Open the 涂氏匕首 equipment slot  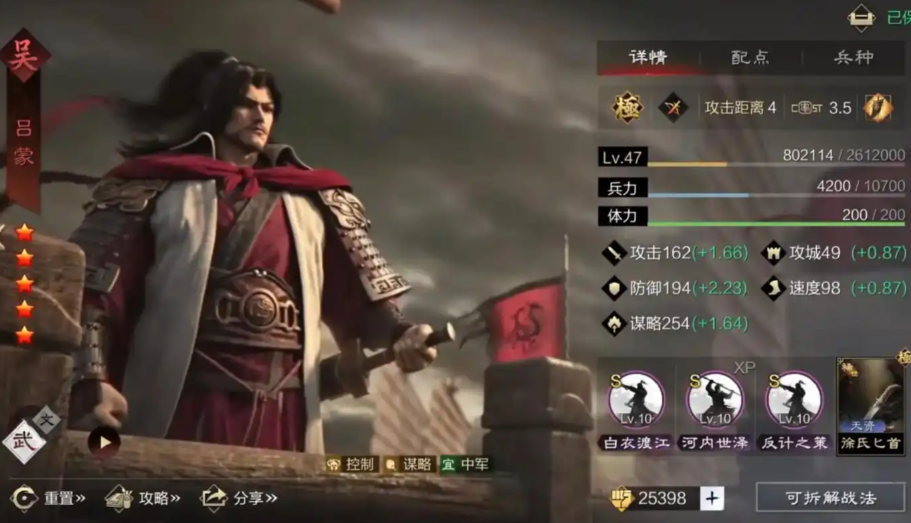coord(869,404)
